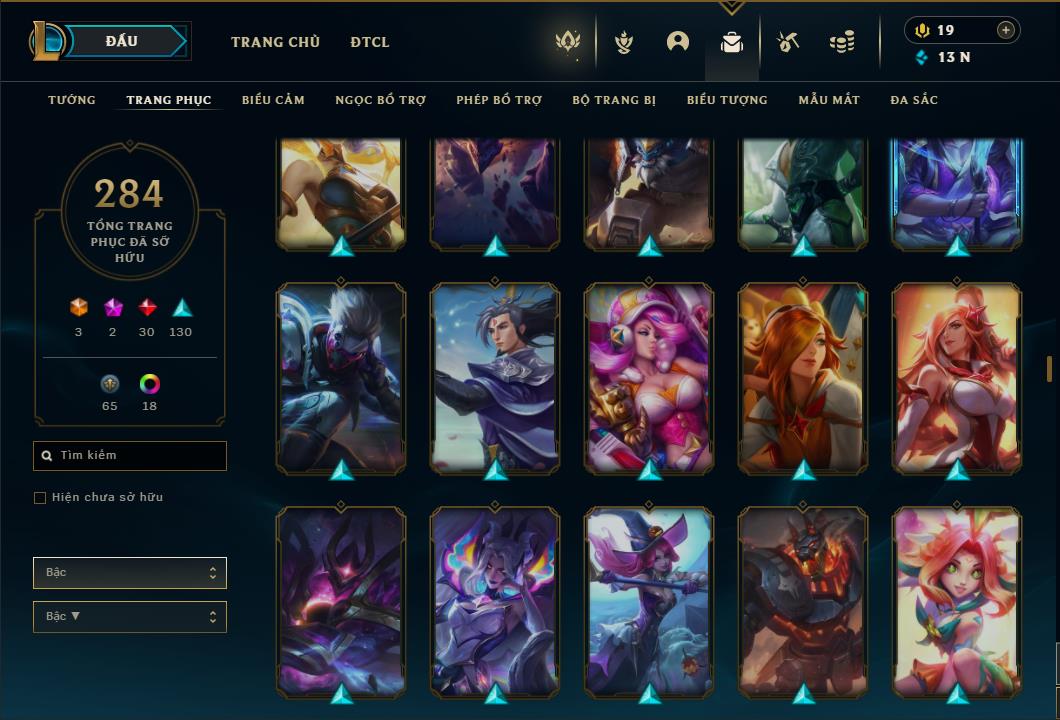Show the BỘ TRANG BỊ tab

point(614,100)
